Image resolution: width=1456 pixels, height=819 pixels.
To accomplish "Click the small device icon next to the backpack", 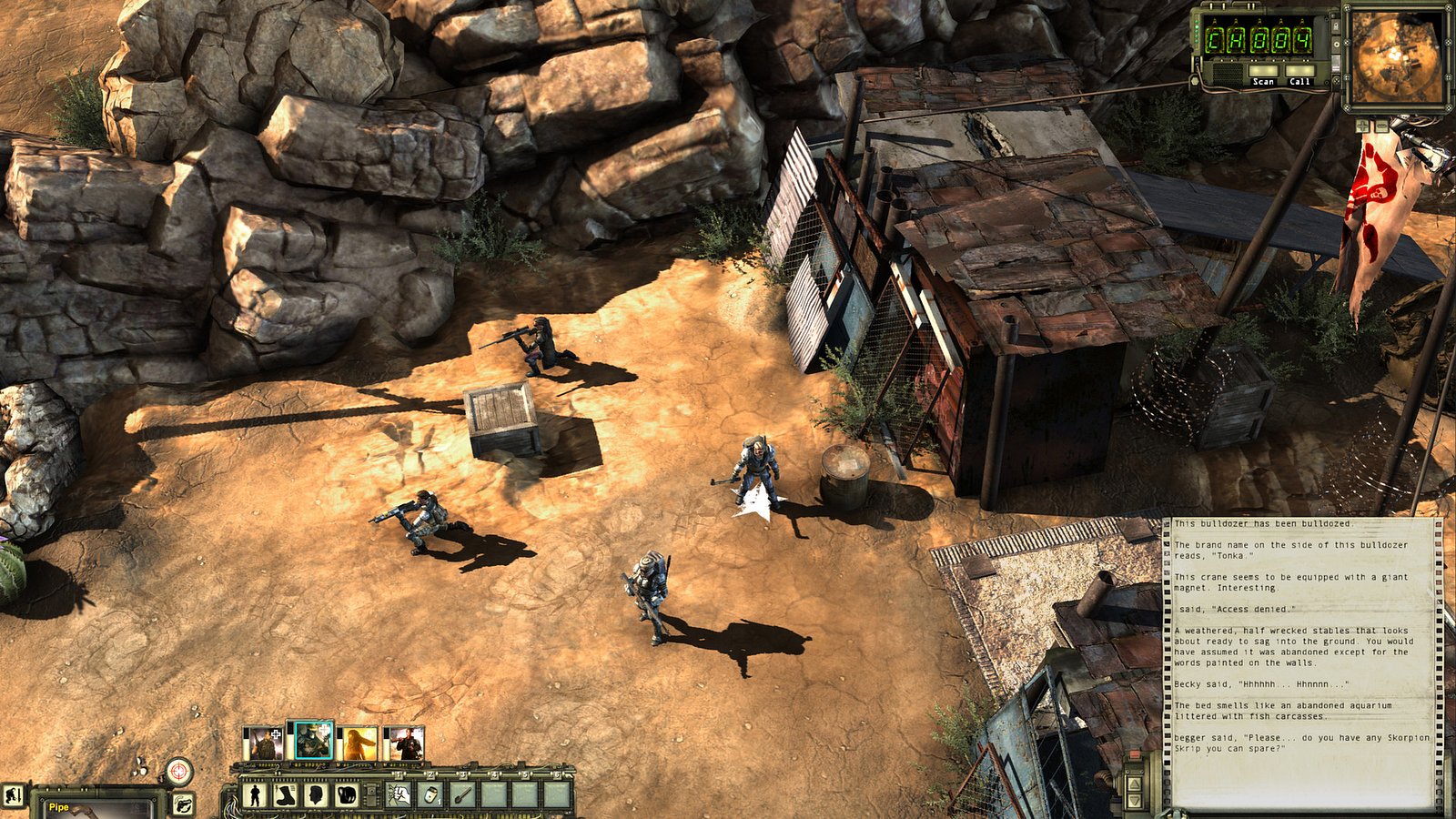I will [371, 794].
